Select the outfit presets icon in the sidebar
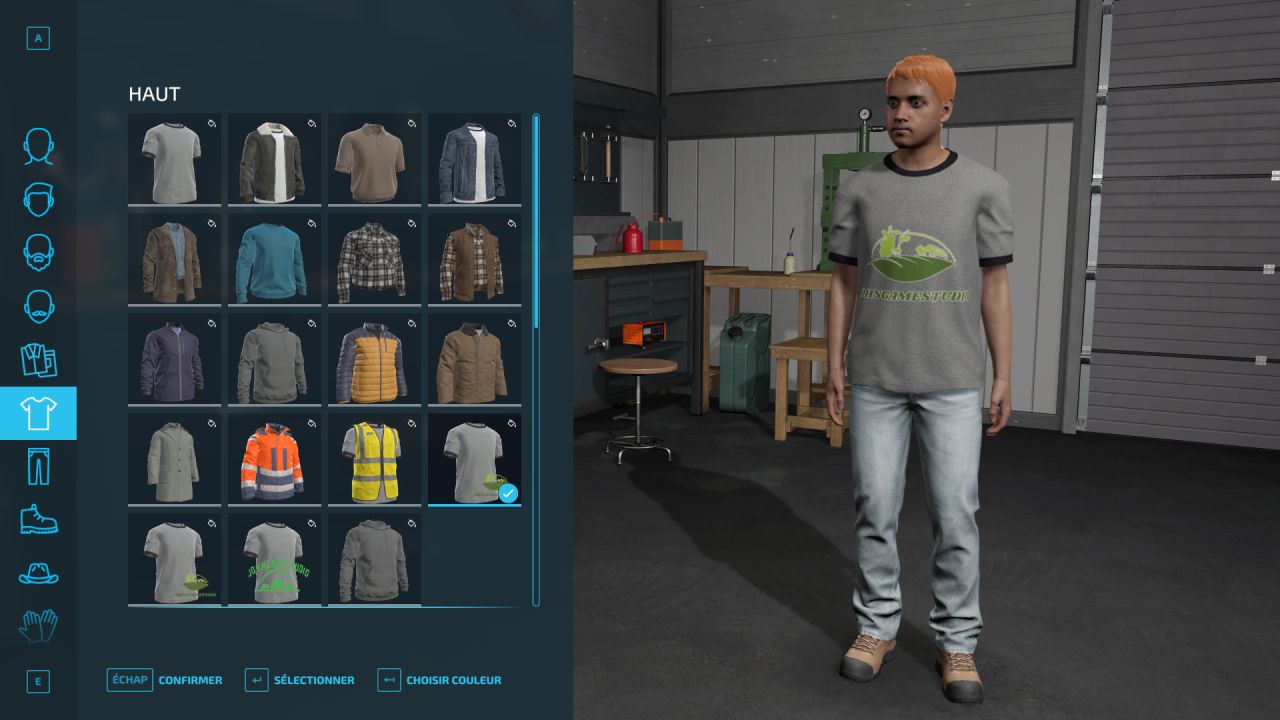This screenshot has width=1280, height=720. click(37, 360)
